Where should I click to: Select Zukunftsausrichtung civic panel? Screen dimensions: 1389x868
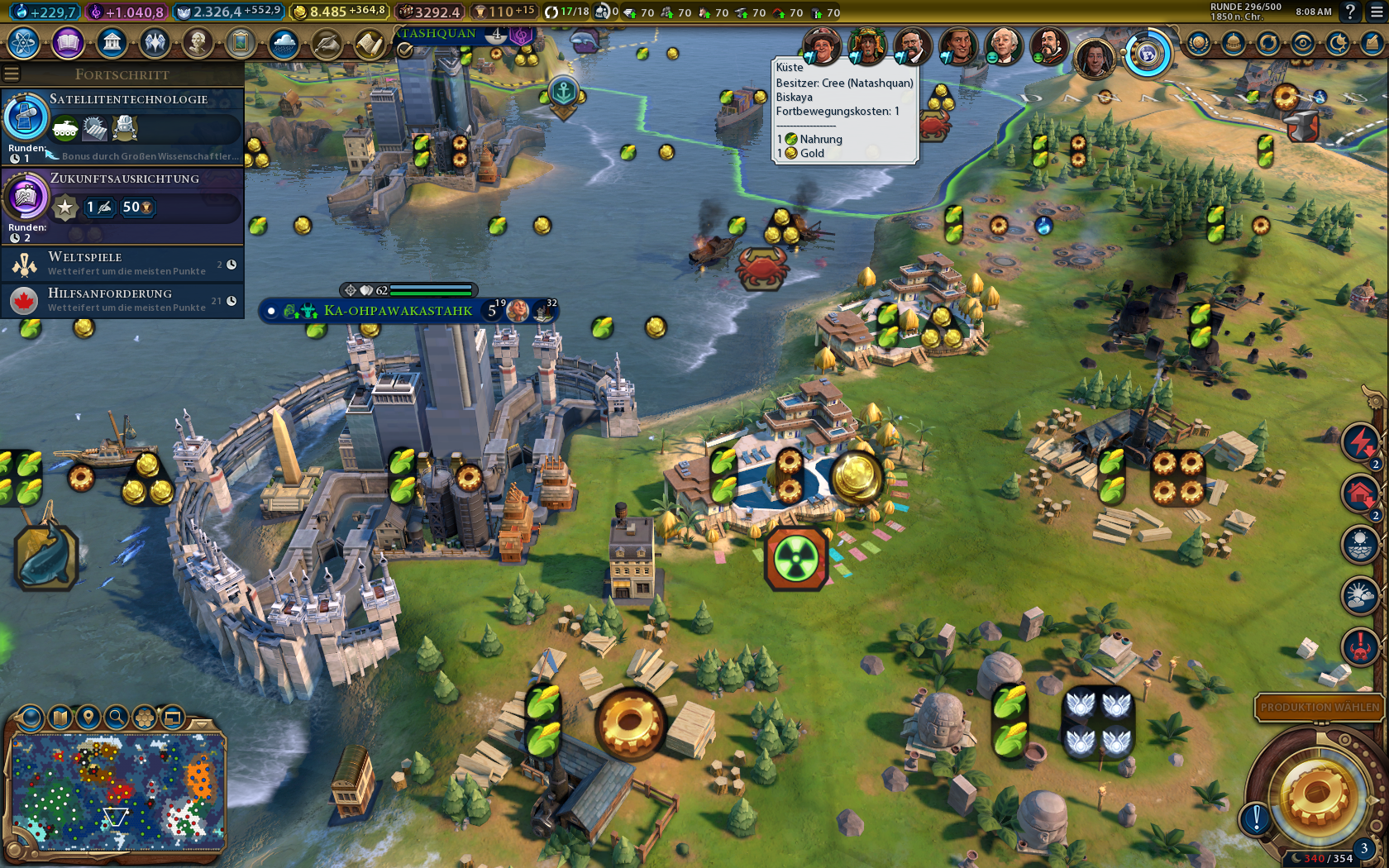(x=122, y=205)
